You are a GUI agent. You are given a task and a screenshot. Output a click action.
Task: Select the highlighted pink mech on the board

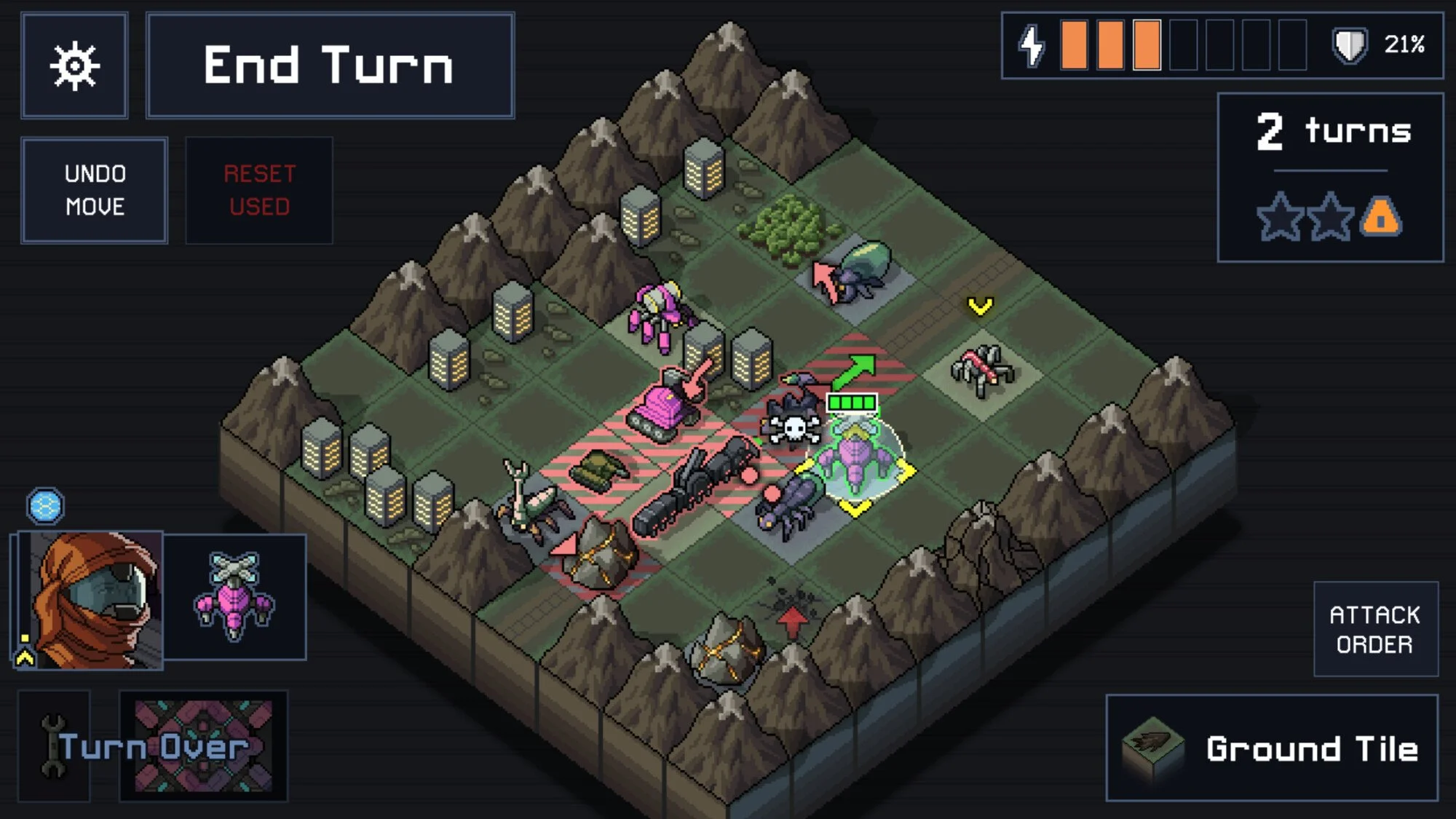tap(857, 456)
